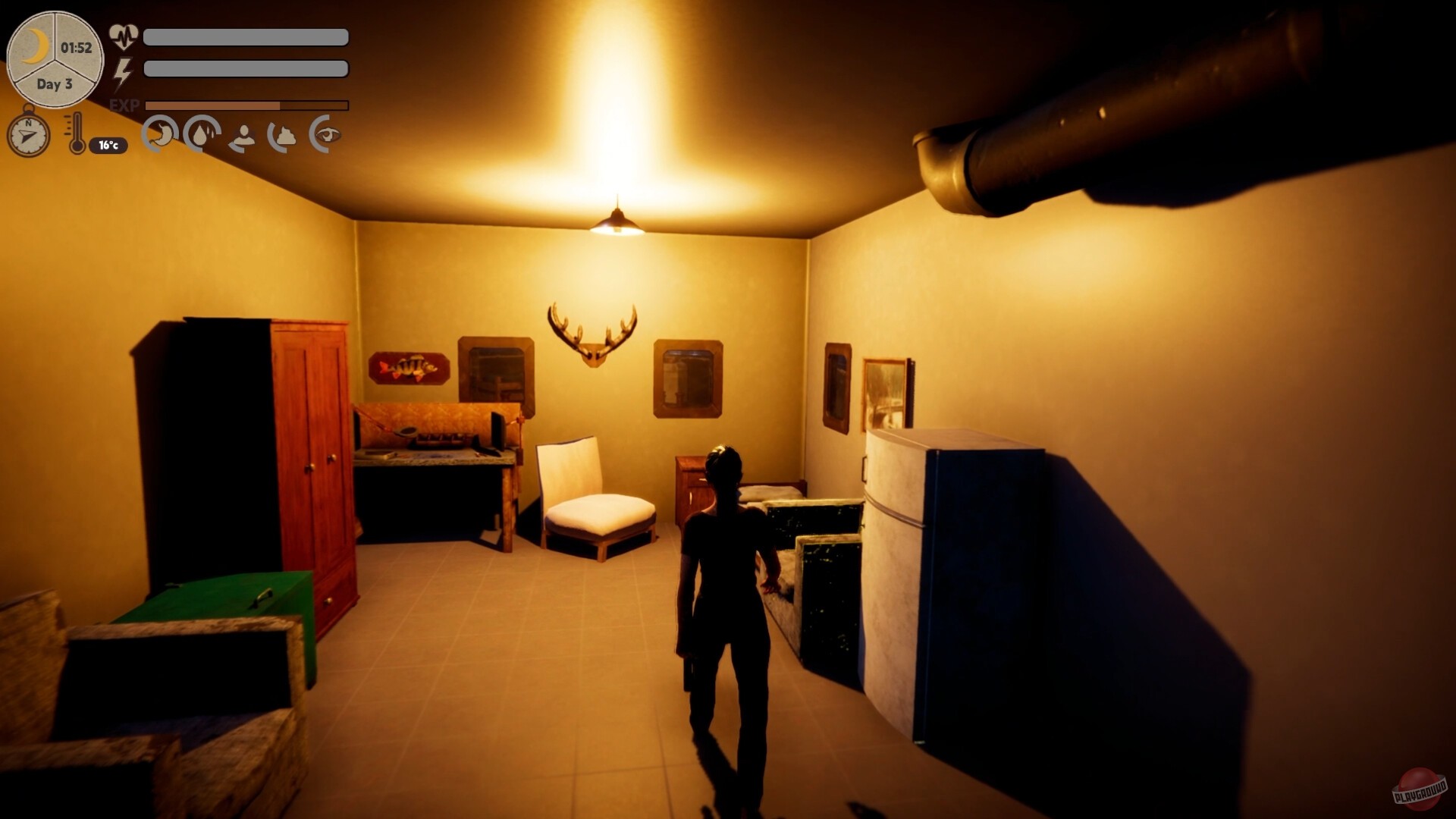Select the lightning energy icon

(x=124, y=72)
